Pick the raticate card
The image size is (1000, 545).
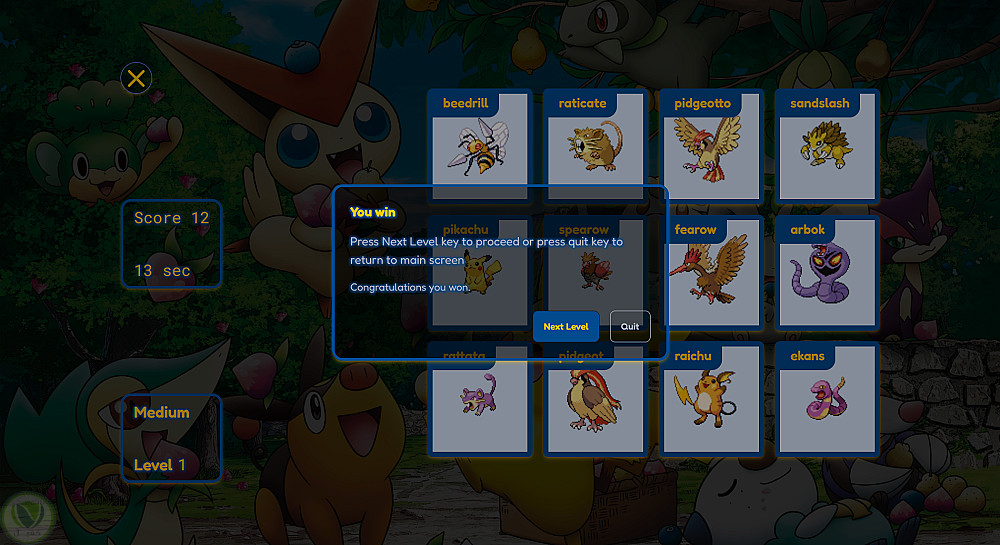[595, 141]
